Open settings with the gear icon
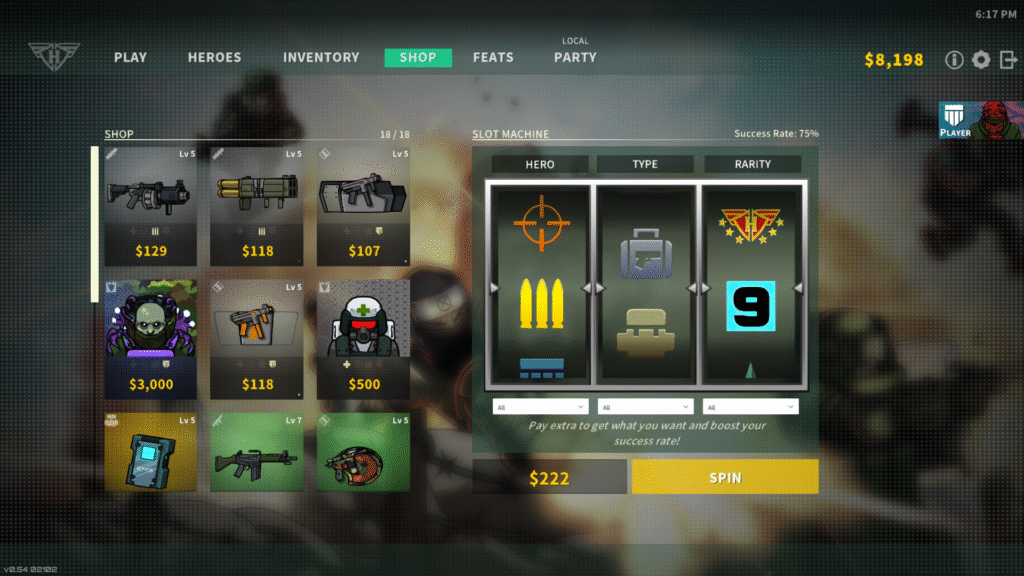 click(x=981, y=60)
